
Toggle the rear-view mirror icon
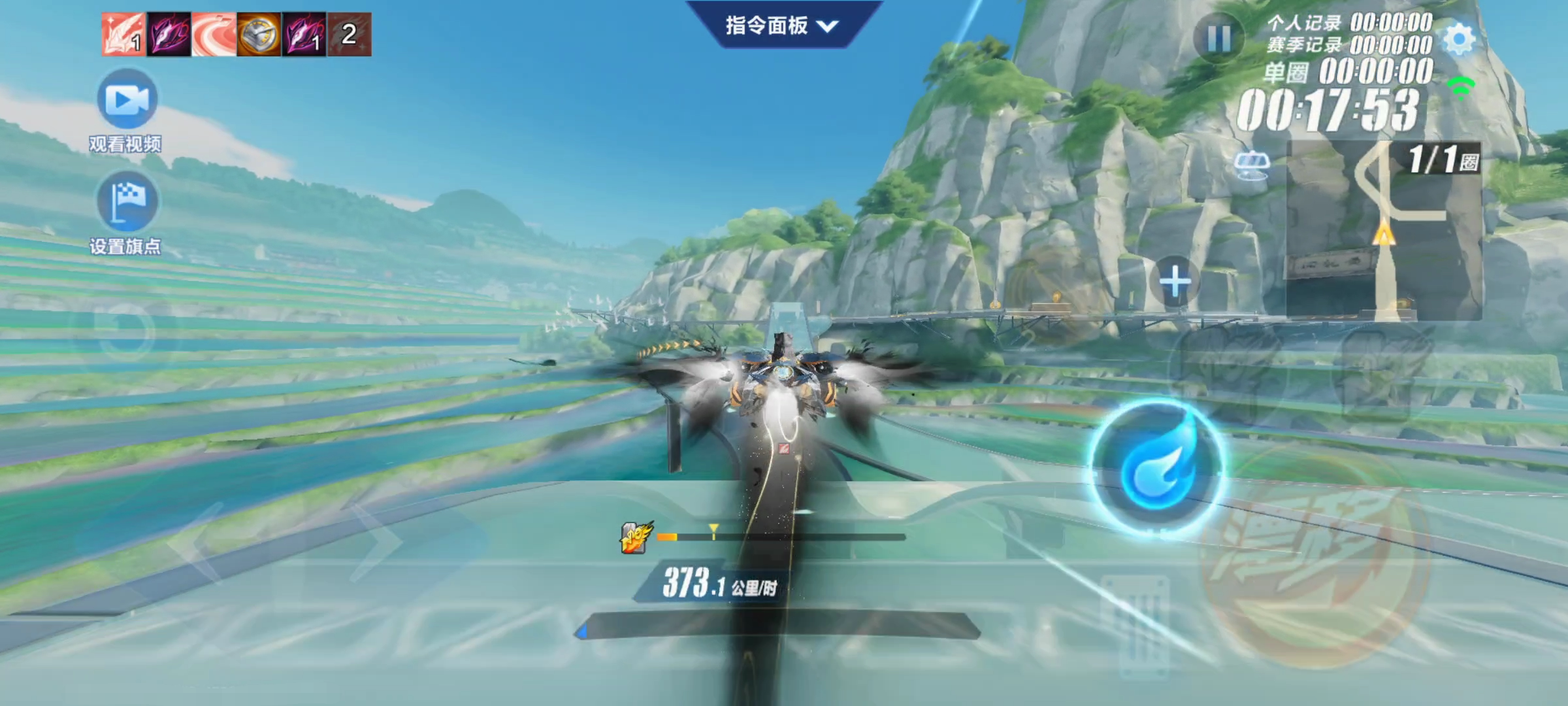click(1251, 163)
